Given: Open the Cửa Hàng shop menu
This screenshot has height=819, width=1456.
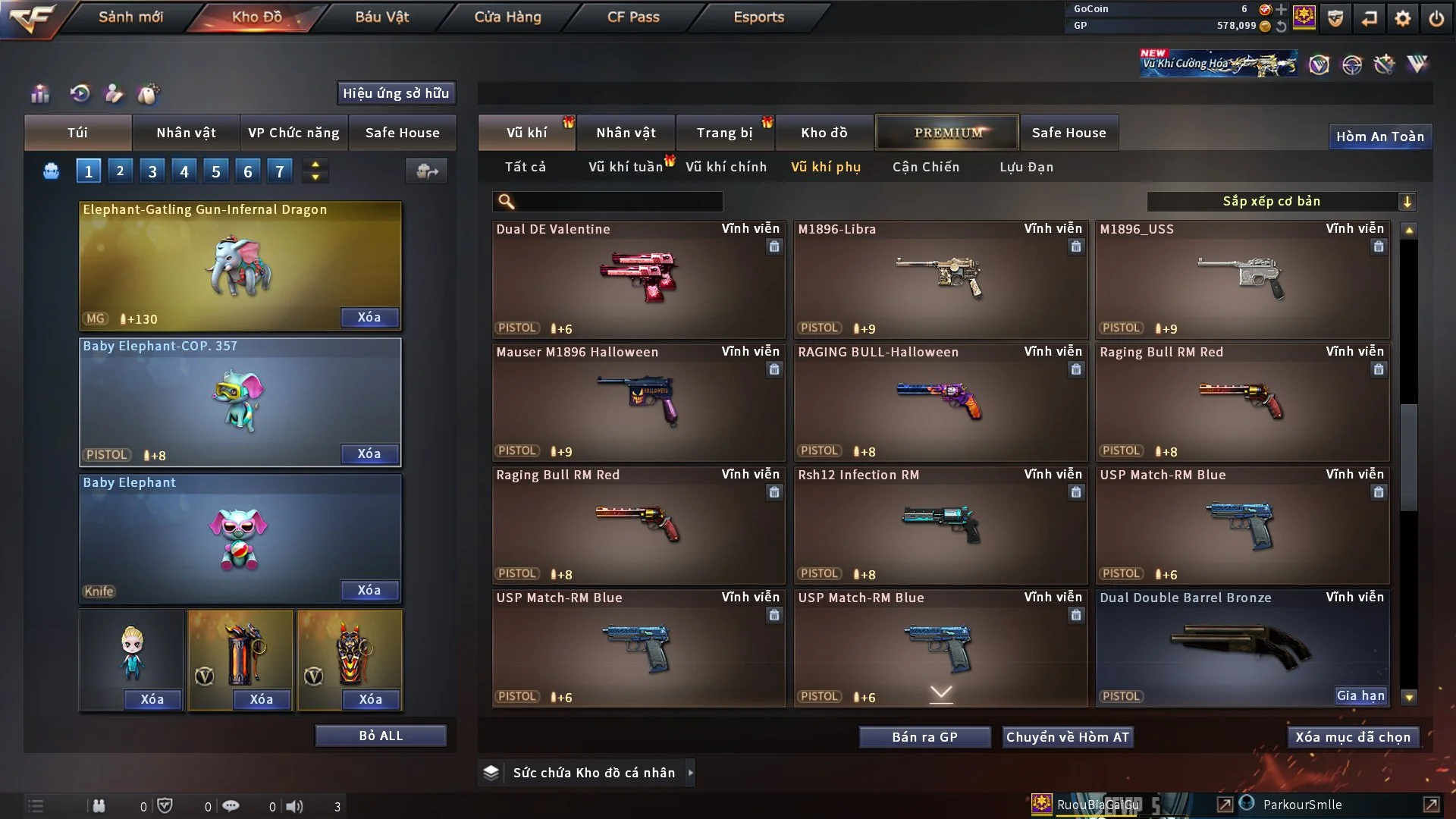Looking at the screenshot, I should tap(507, 17).
